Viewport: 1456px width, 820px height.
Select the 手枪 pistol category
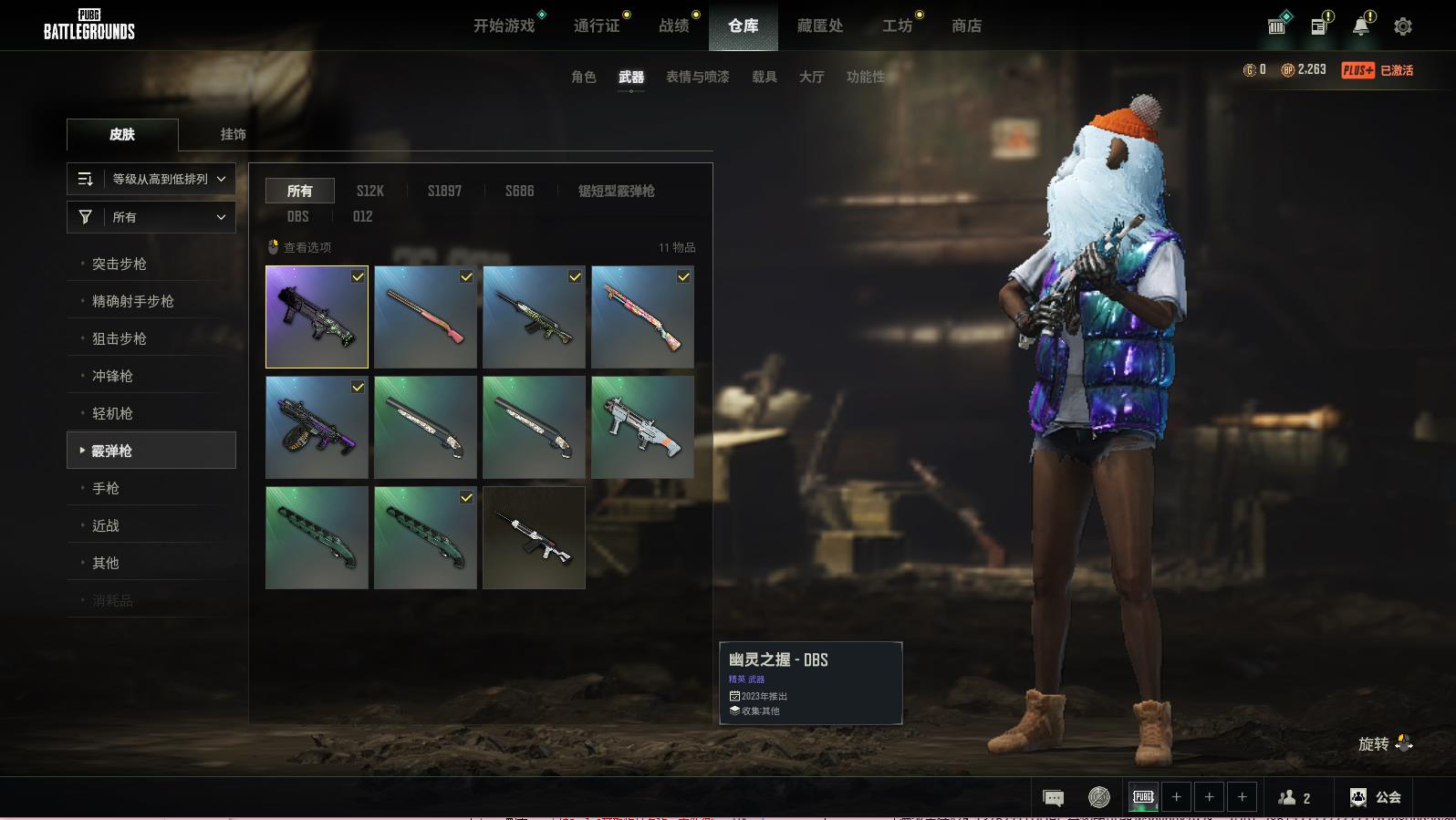(x=106, y=488)
